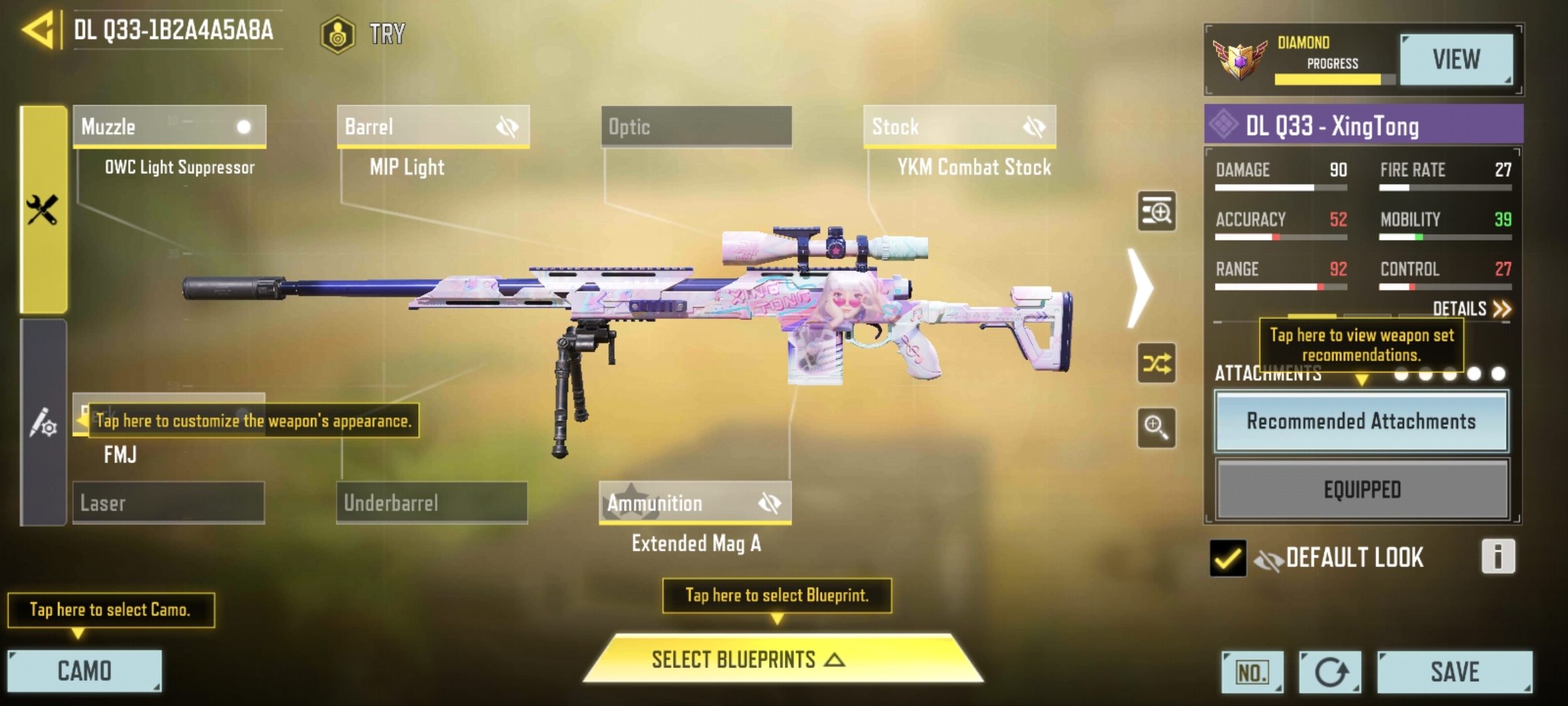1568x706 pixels.
Task: Go back using the yellow arrow
Action: (38, 31)
